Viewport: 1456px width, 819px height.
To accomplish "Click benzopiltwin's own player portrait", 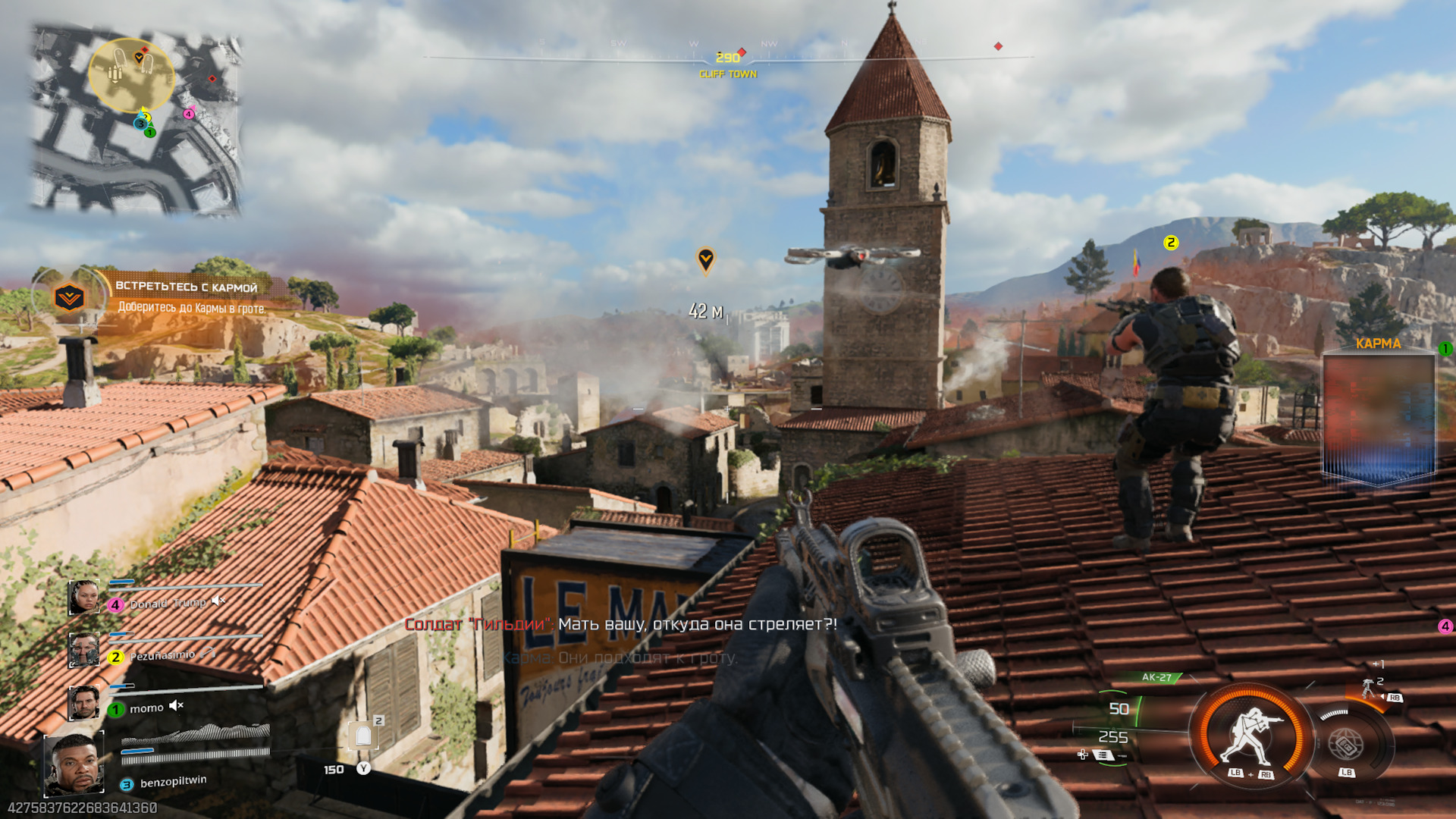I will pos(74,766).
